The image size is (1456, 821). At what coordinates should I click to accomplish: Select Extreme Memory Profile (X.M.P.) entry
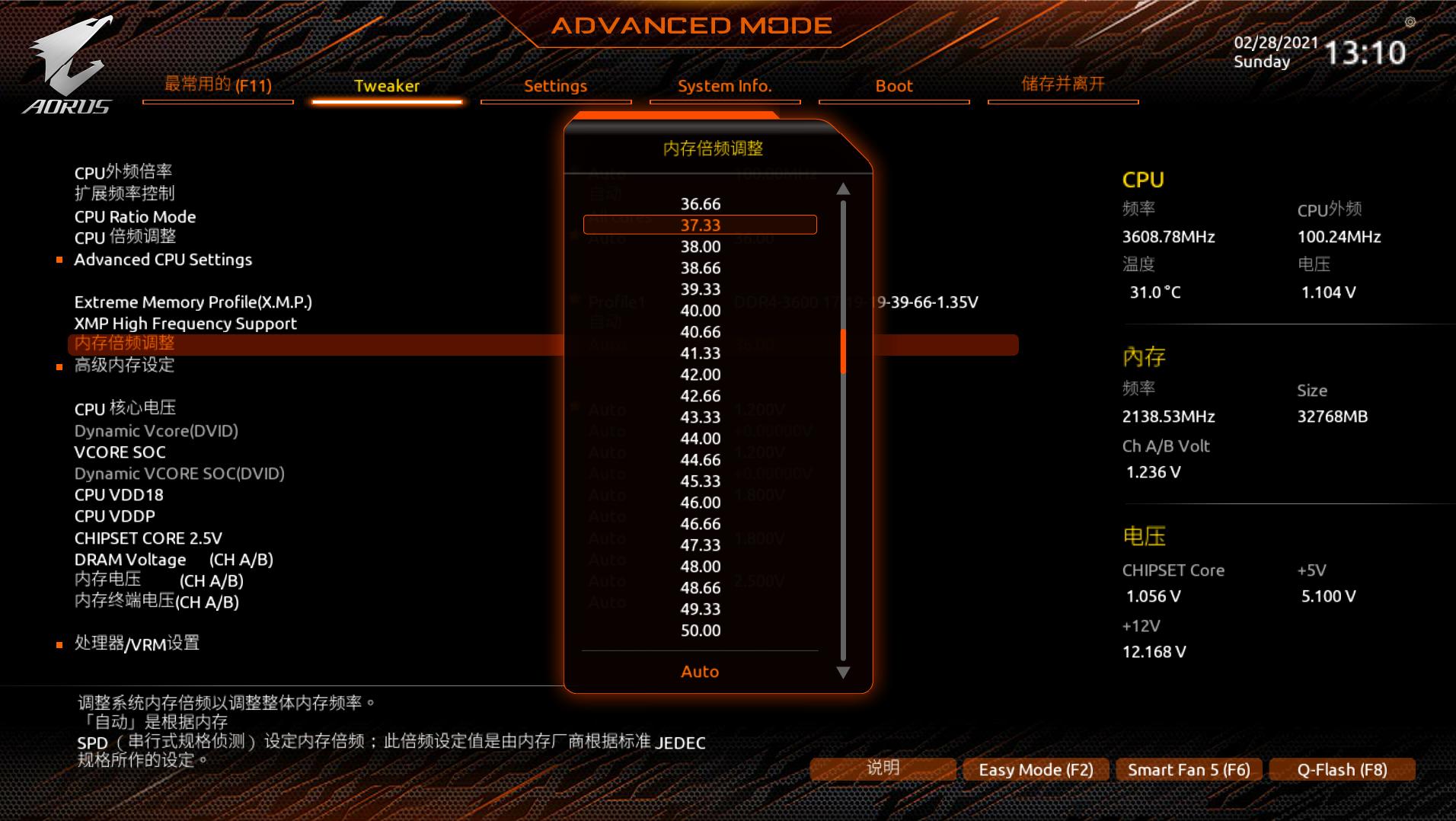193,302
